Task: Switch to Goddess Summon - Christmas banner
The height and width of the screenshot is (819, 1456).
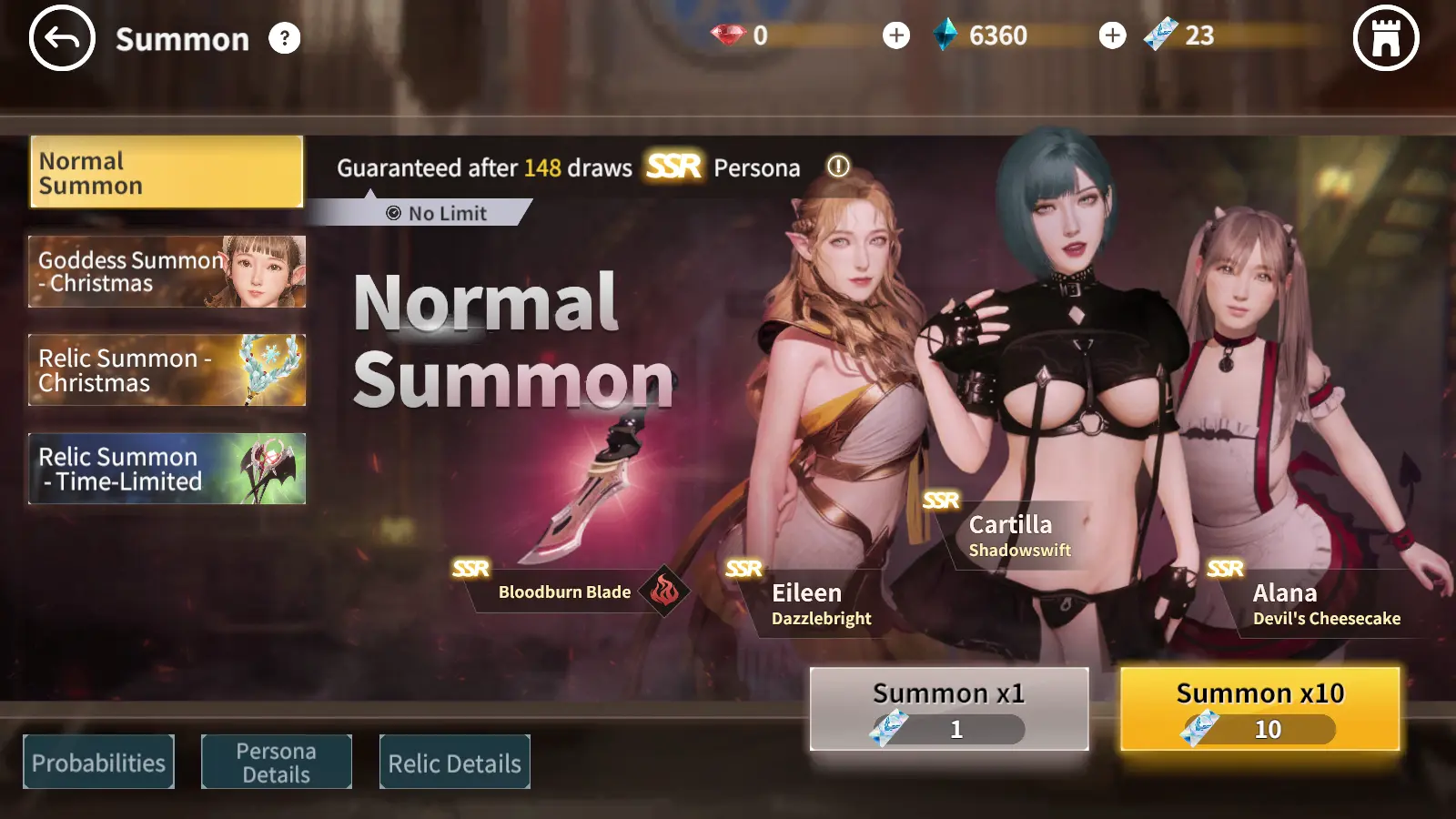Action: point(167,271)
